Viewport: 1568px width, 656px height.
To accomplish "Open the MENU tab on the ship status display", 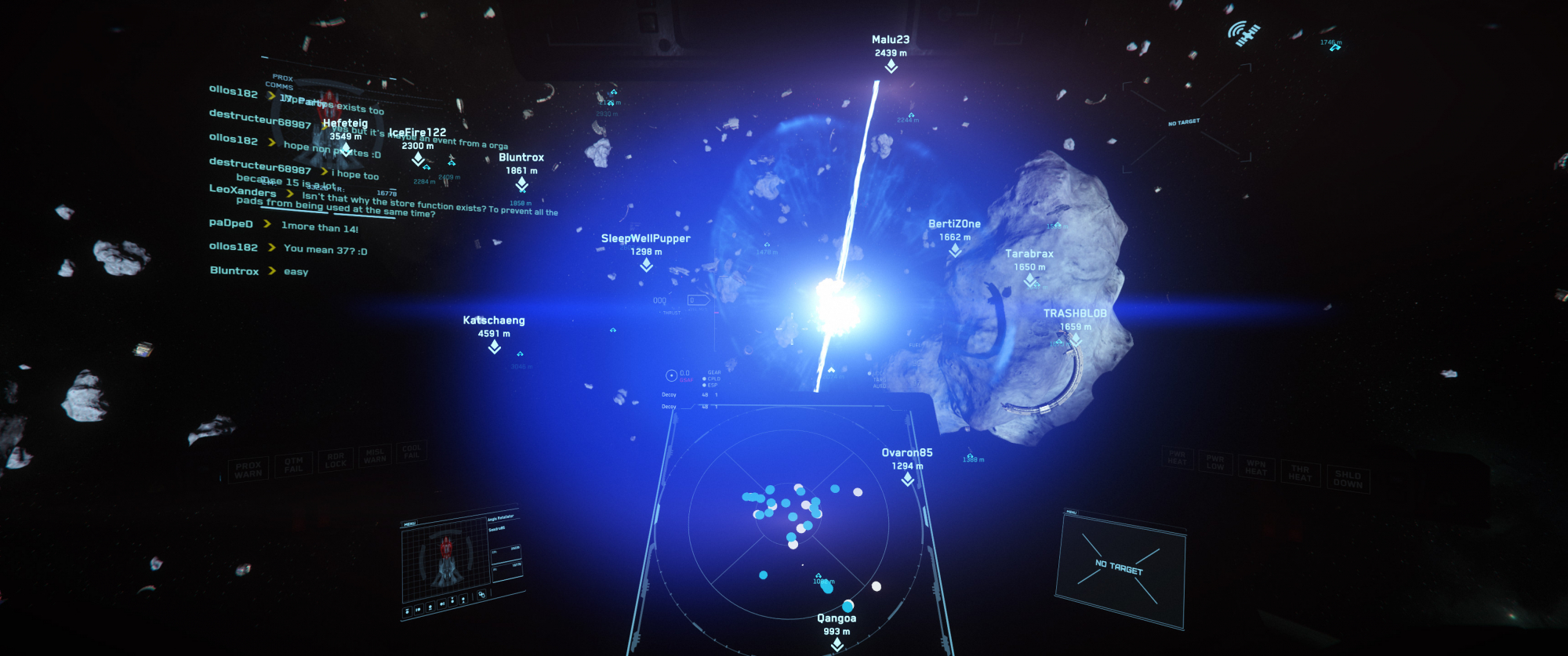I will click(x=409, y=524).
